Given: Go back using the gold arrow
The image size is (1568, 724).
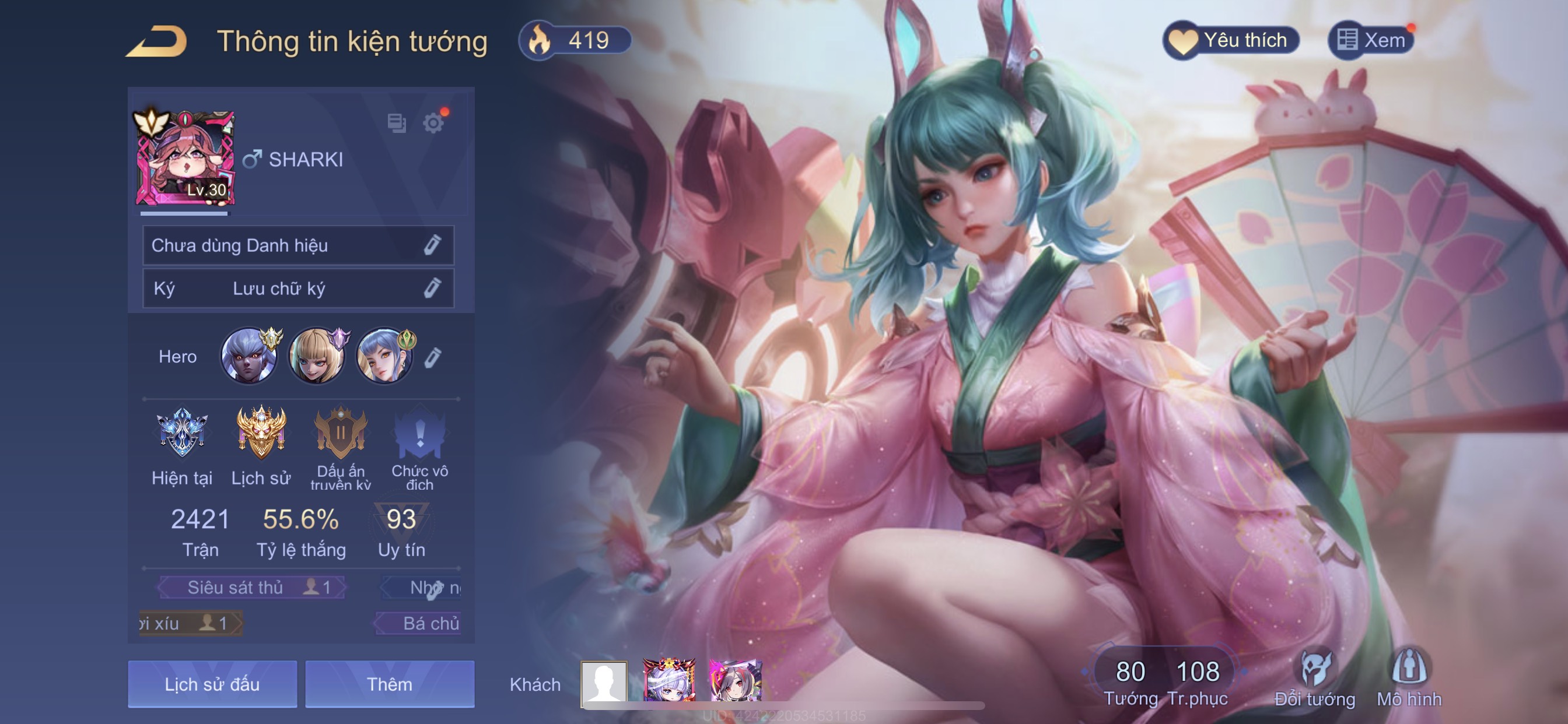Looking at the screenshot, I should tap(156, 41).
